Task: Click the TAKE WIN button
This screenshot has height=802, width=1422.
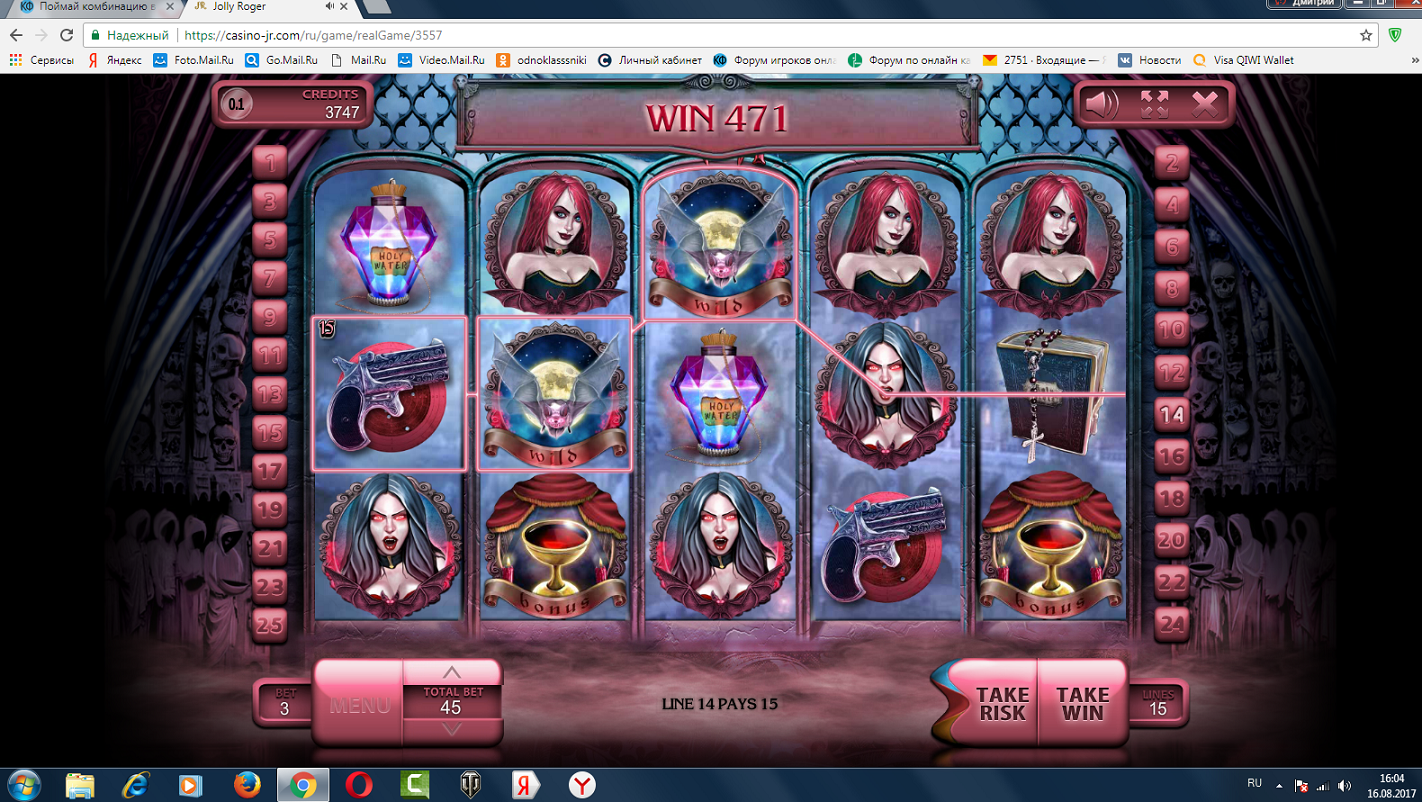Action: 1082,703
